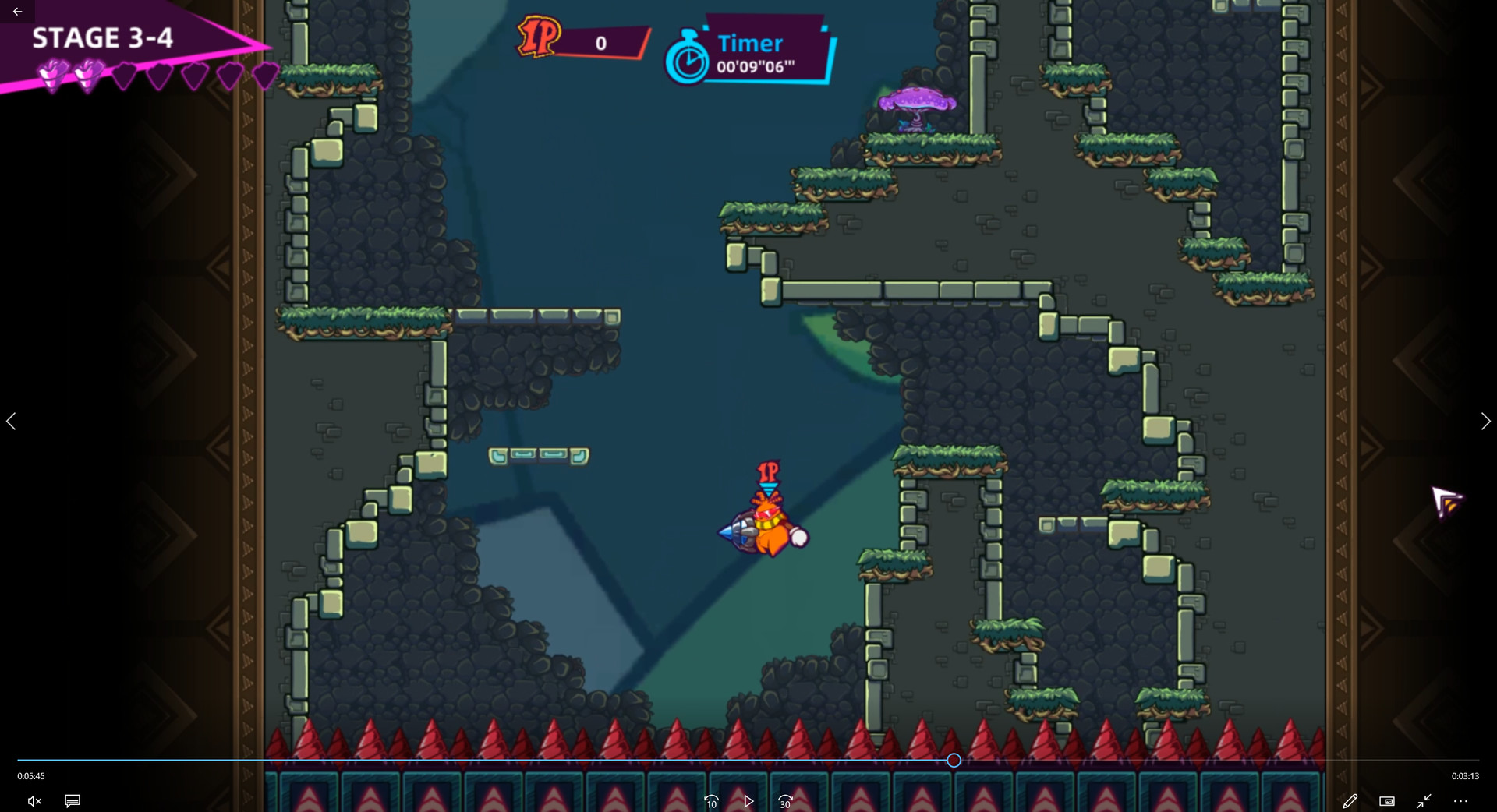Go back with the top-left arrow
The width and height of the screenshot is (1497, 812).
coord(17,11)
